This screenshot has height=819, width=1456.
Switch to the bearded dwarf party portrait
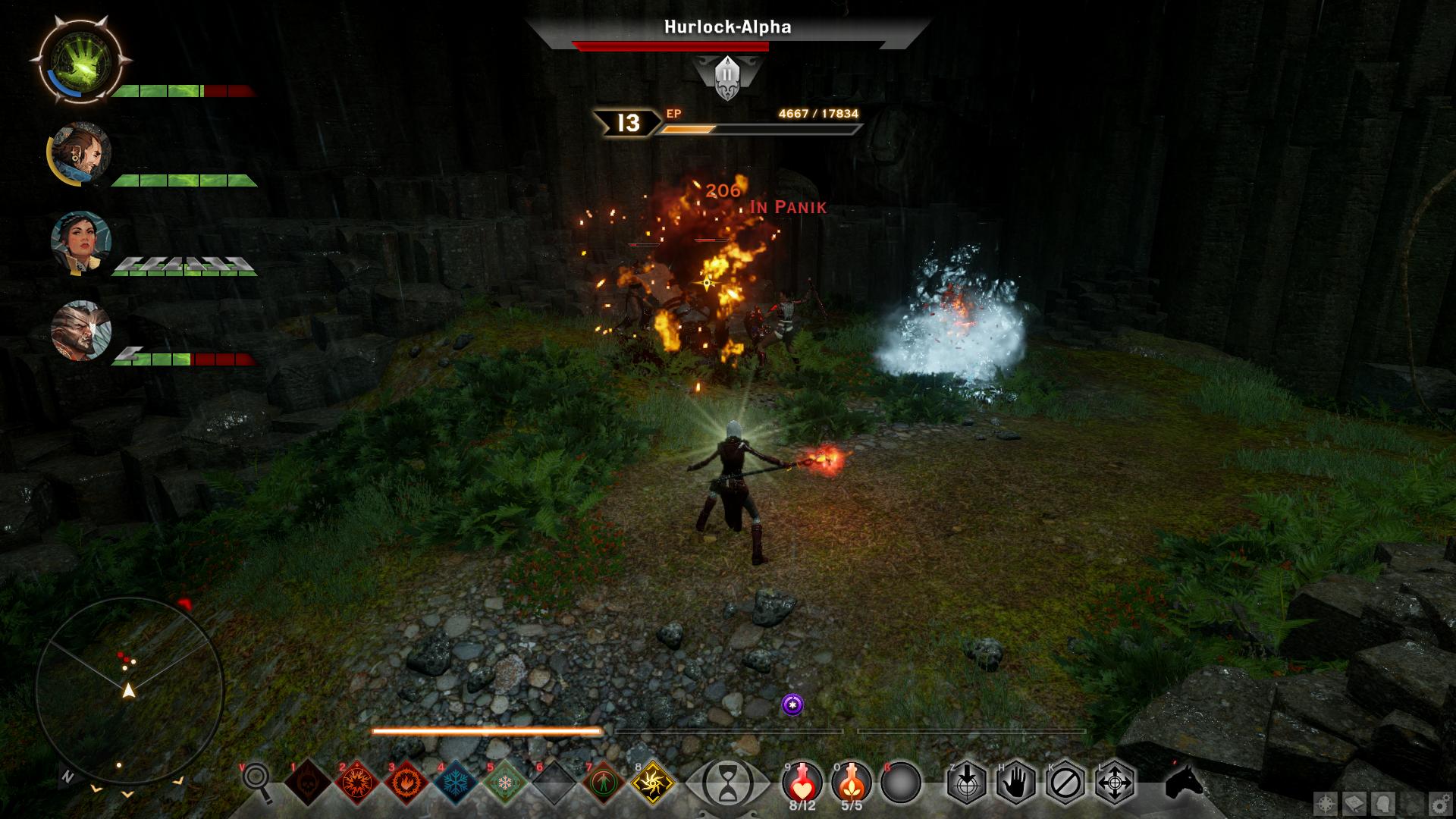81,153
